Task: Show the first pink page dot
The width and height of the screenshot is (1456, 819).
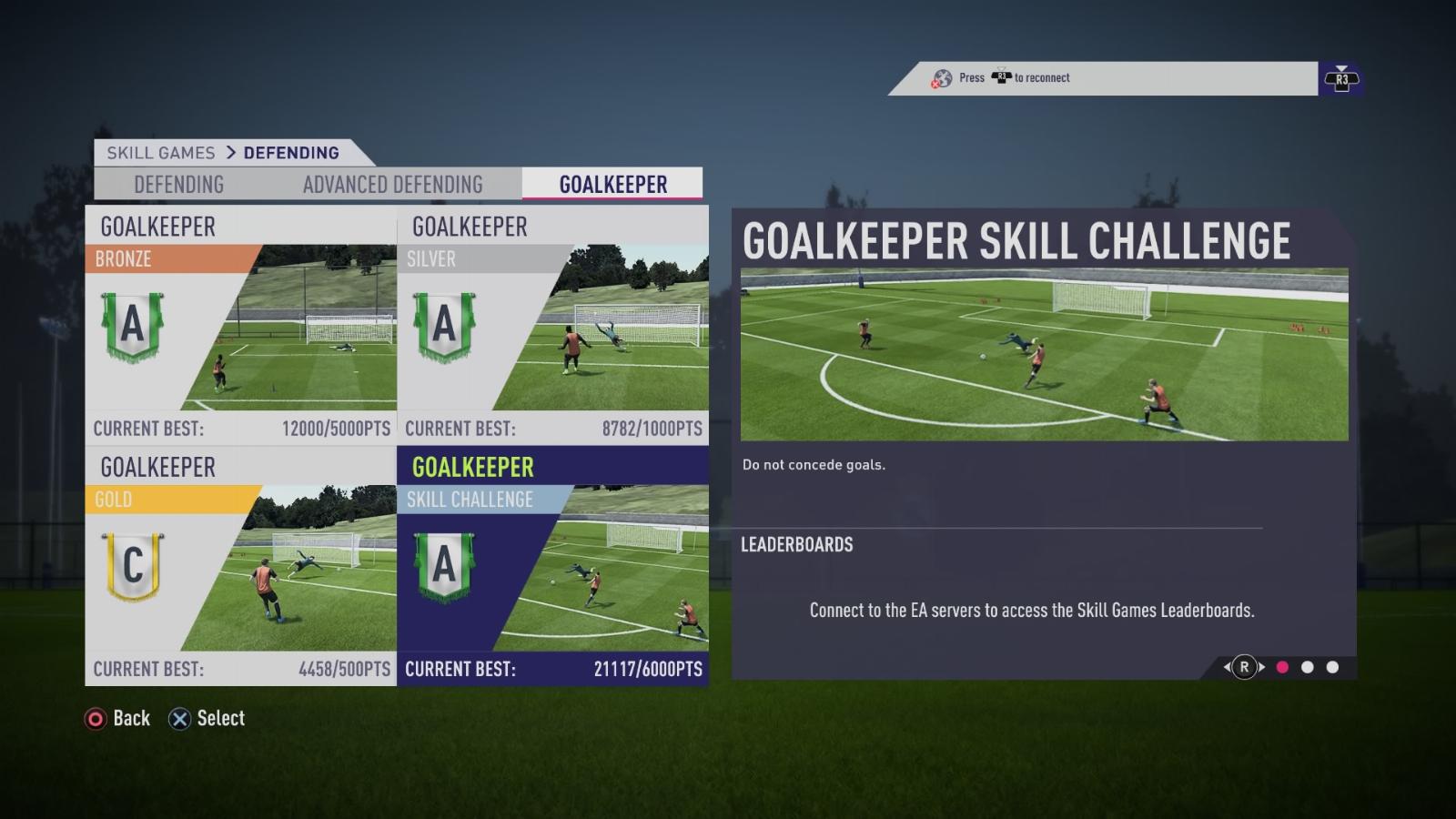Action: (1282, 667)
